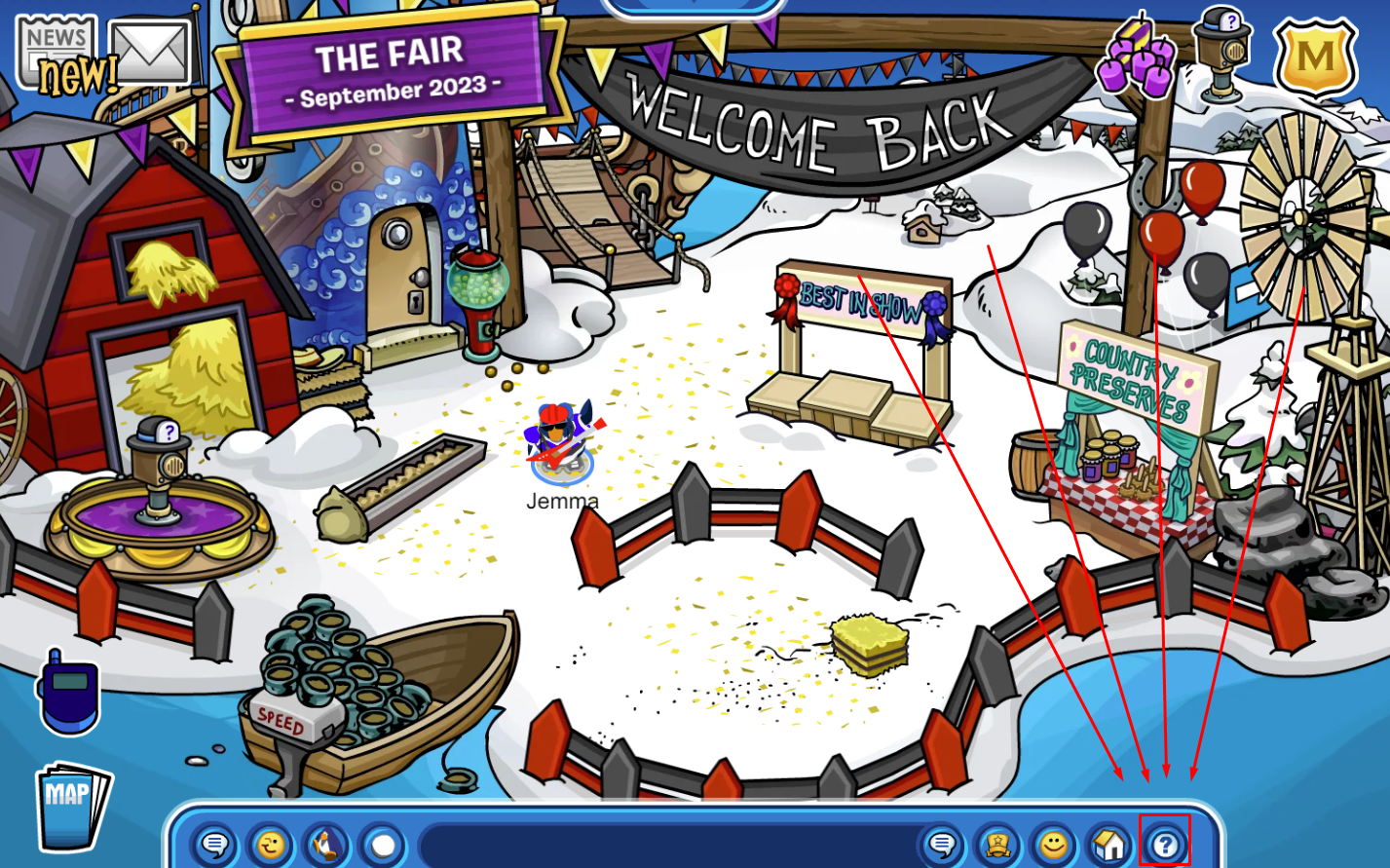
Task: Open the player card star badge
Action: click(997, 845)
